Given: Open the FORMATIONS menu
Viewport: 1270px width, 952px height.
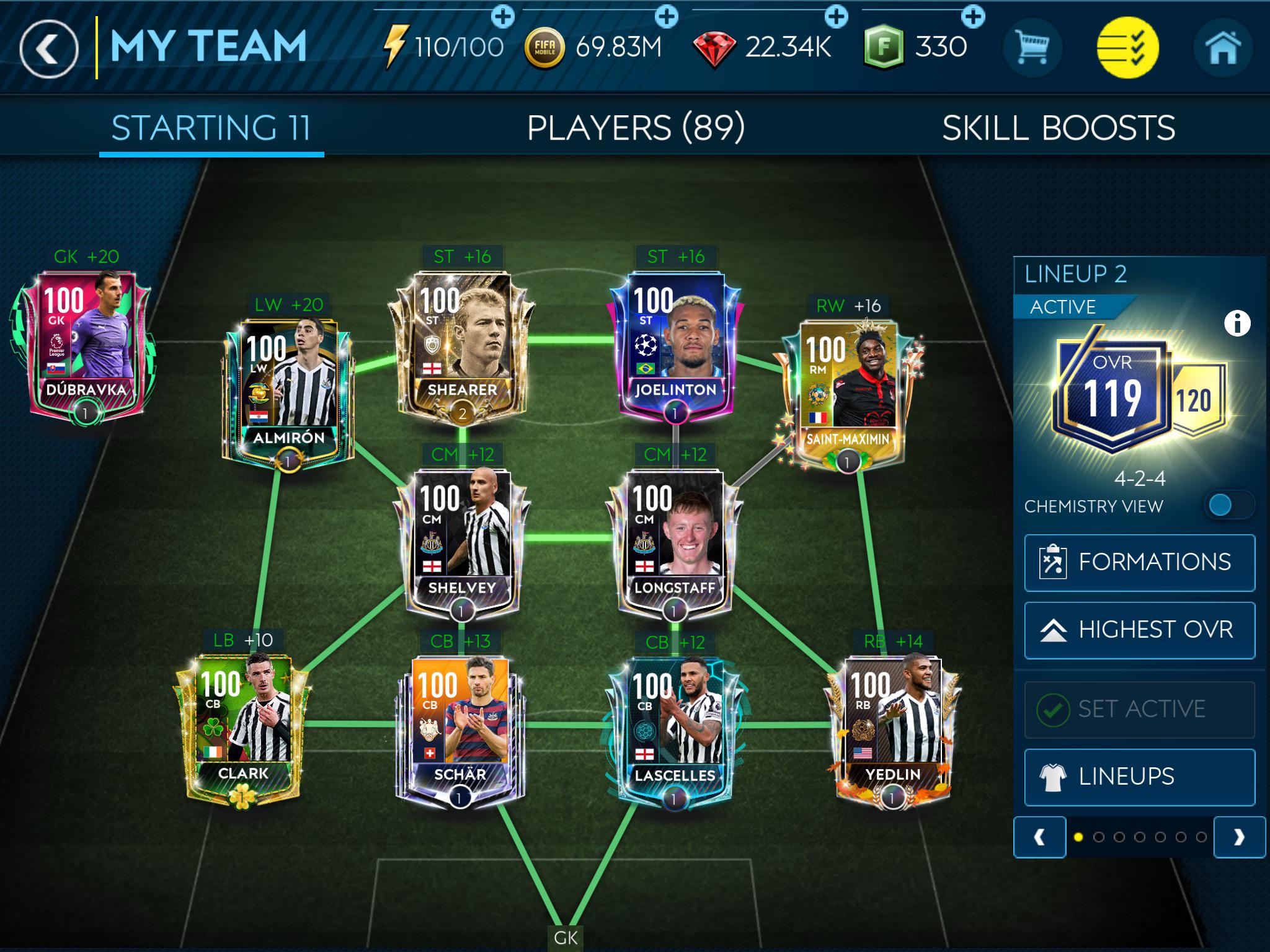Looking at the screenshot, I should 1140,561.
